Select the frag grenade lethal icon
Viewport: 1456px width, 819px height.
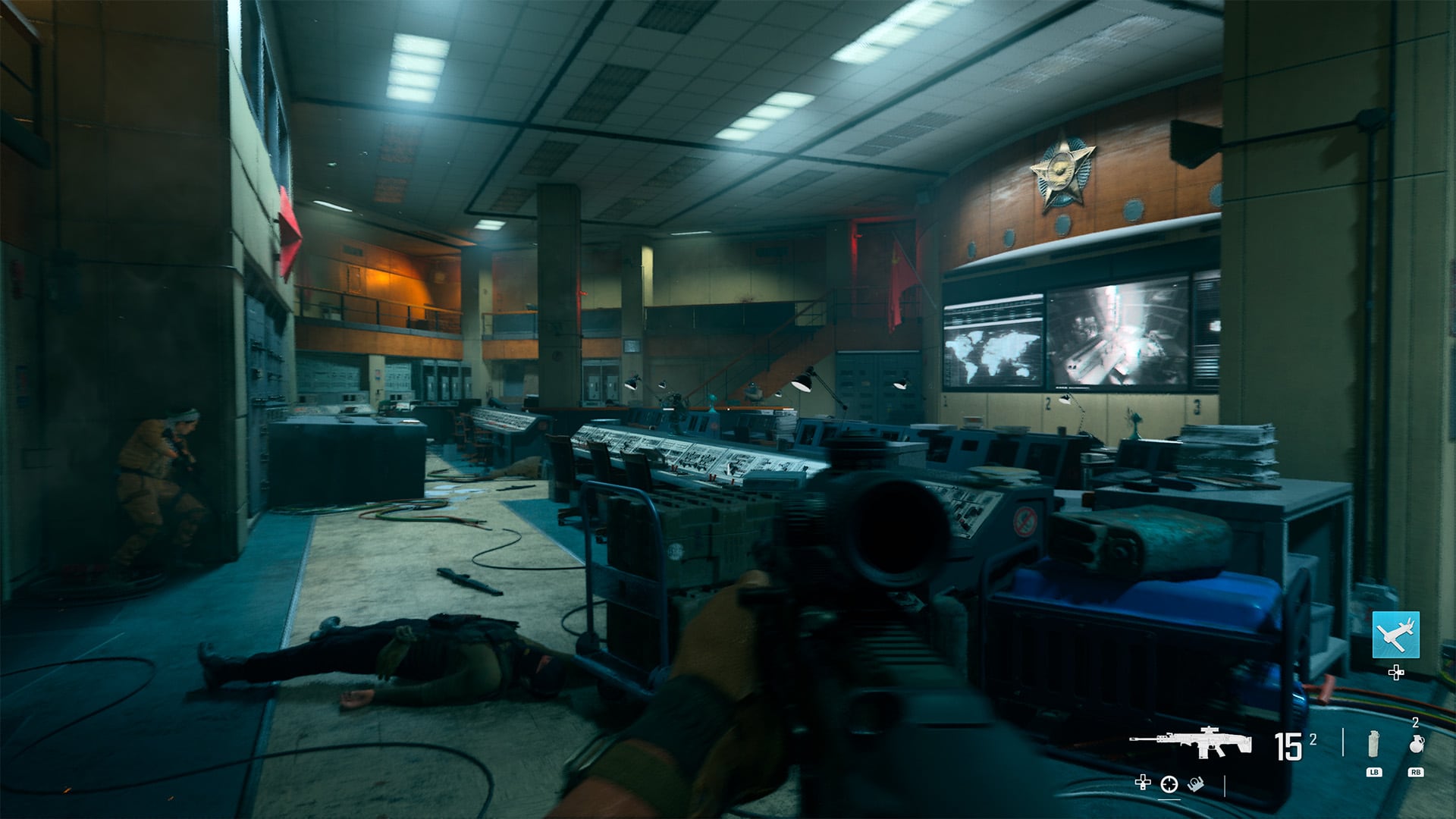(1415, 745)
